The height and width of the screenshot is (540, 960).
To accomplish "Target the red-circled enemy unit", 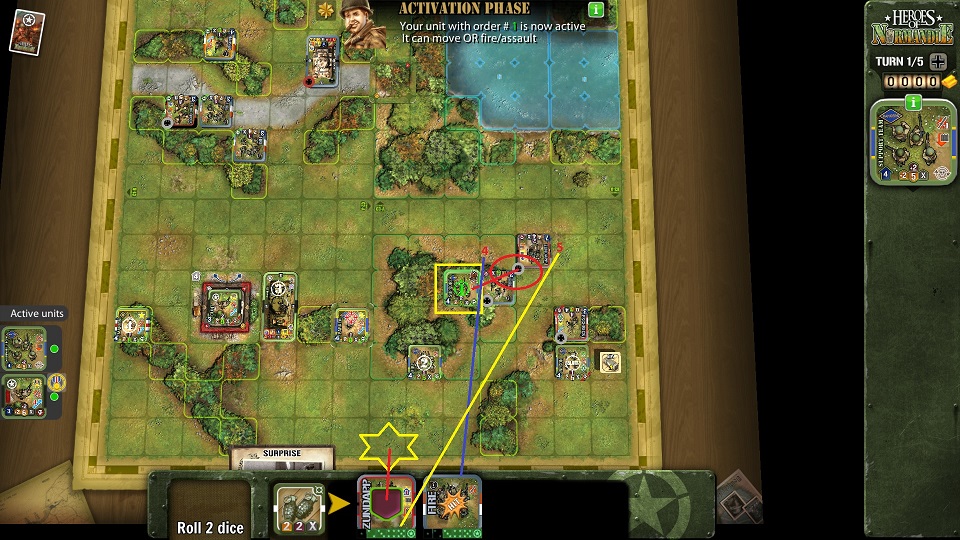I will [x=519, y=268].
